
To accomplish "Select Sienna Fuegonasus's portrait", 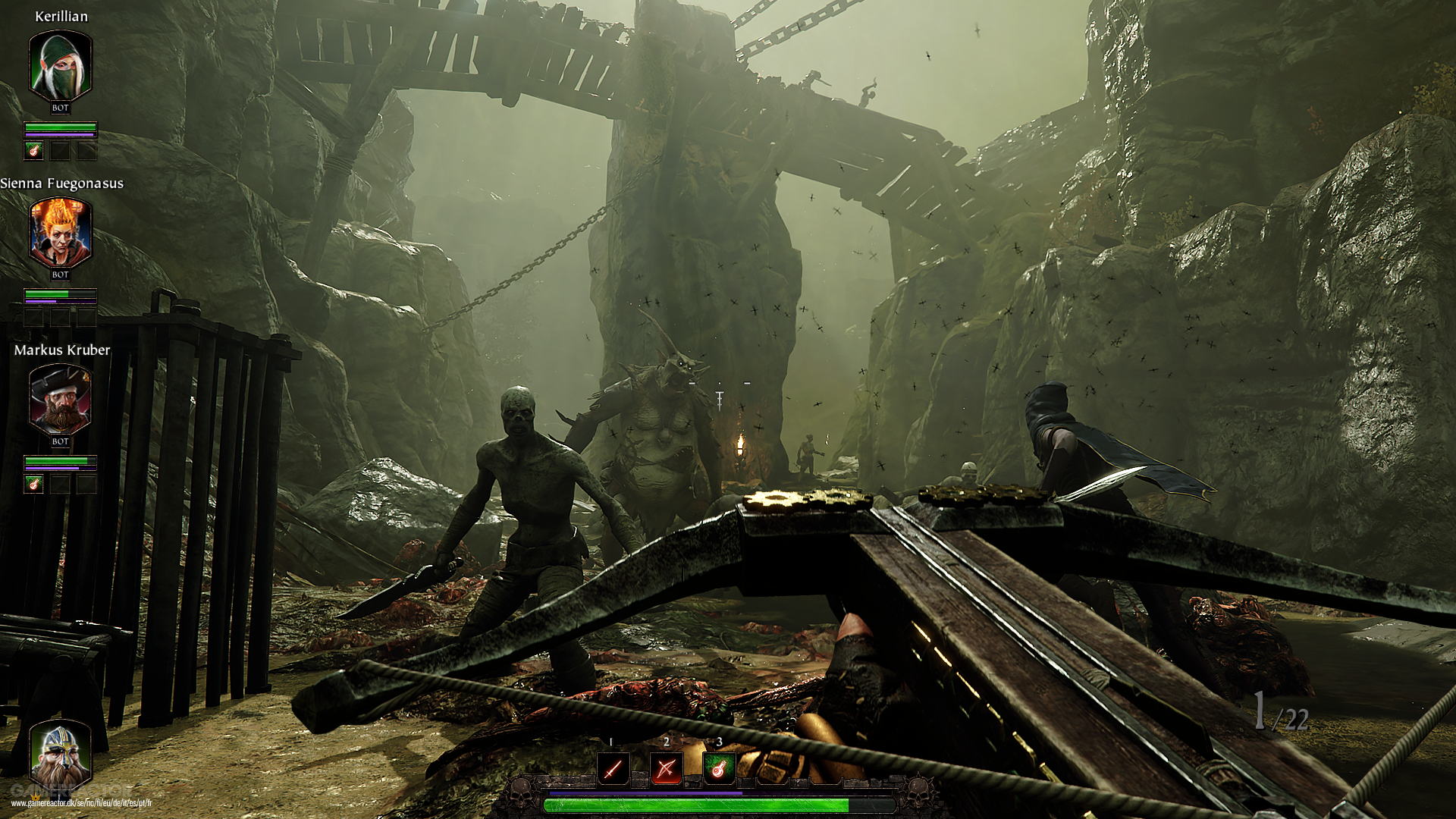I will point(60,234).
